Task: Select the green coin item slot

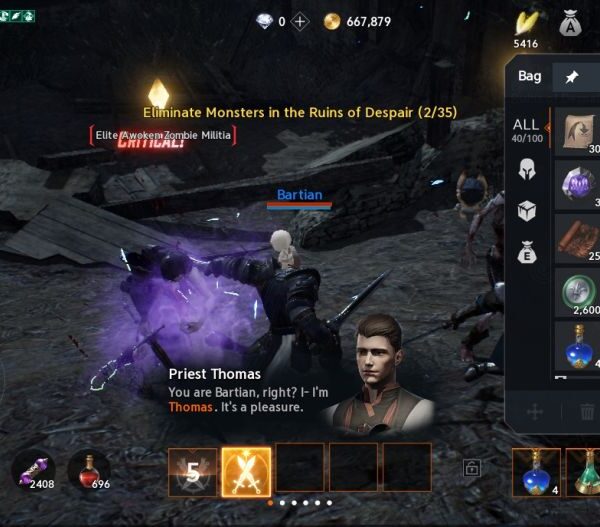Action: [x=578, y=293]
